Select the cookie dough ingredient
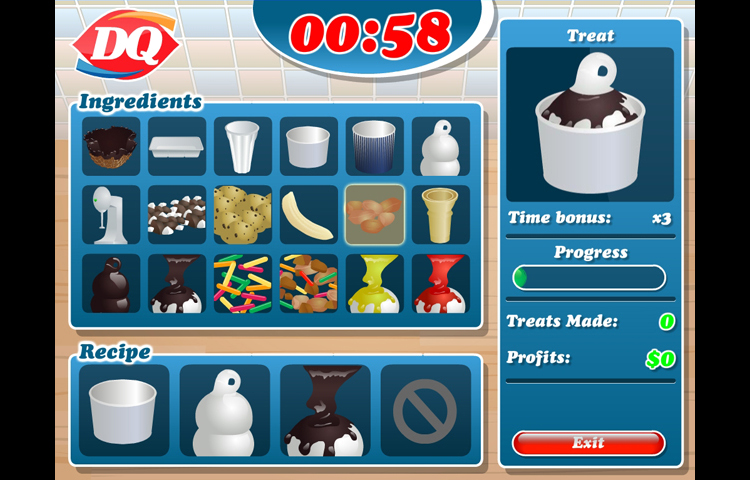This screenshot has height=480, width=750. [243, 215]
